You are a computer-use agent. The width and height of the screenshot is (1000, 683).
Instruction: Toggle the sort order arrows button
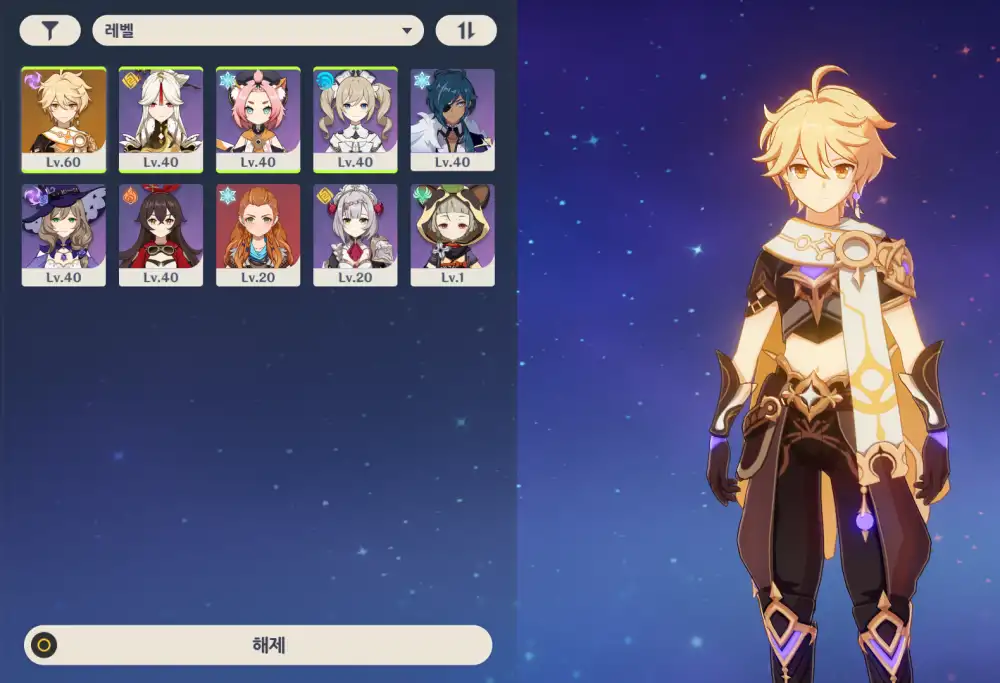(466, 31)
